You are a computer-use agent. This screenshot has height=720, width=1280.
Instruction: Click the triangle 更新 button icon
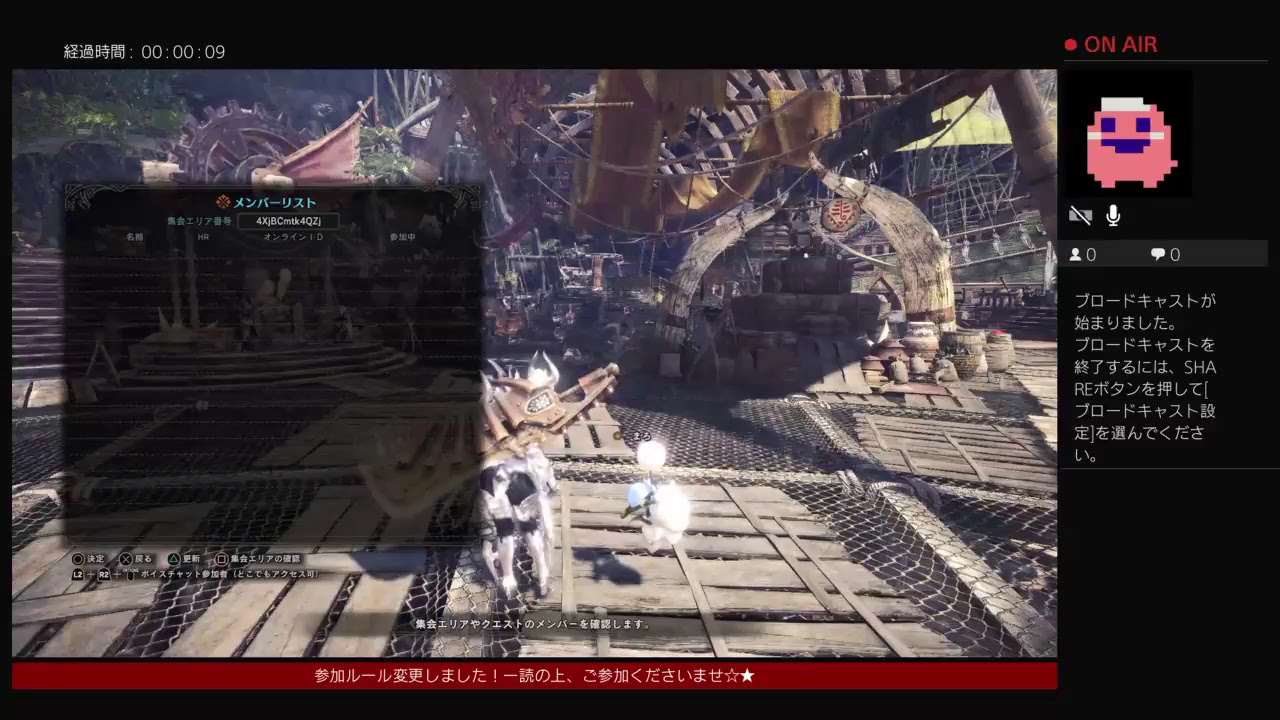pyautogui.click(x=175, y=559)
